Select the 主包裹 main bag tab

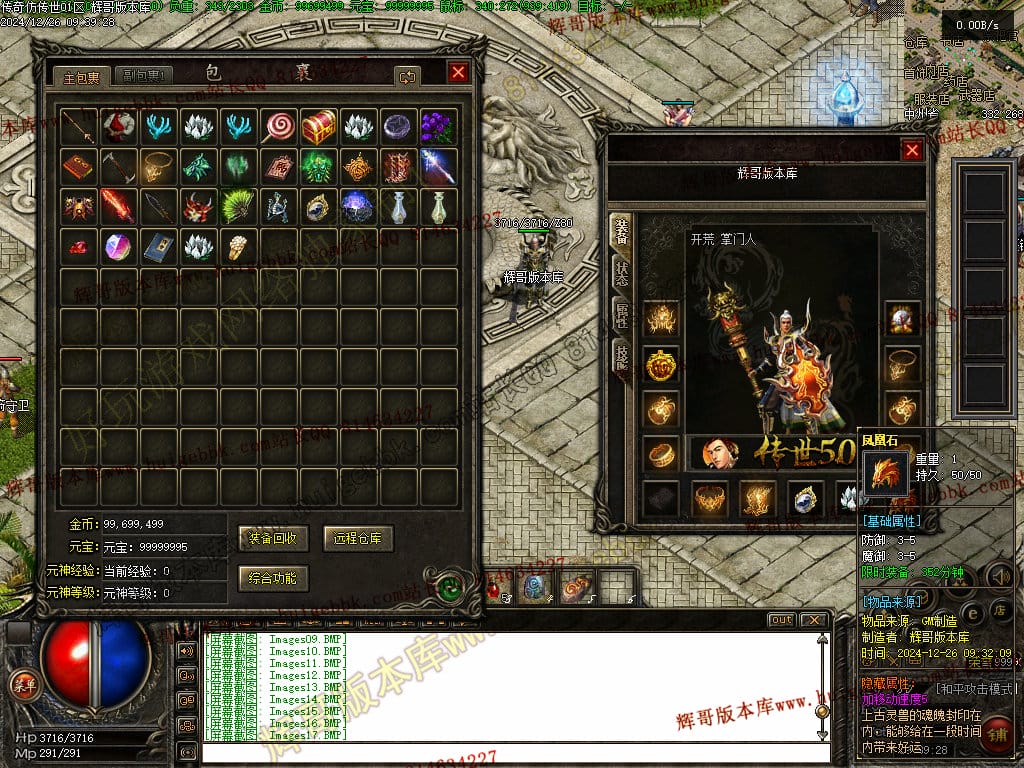pyautogui.click(x=81, y=76)
